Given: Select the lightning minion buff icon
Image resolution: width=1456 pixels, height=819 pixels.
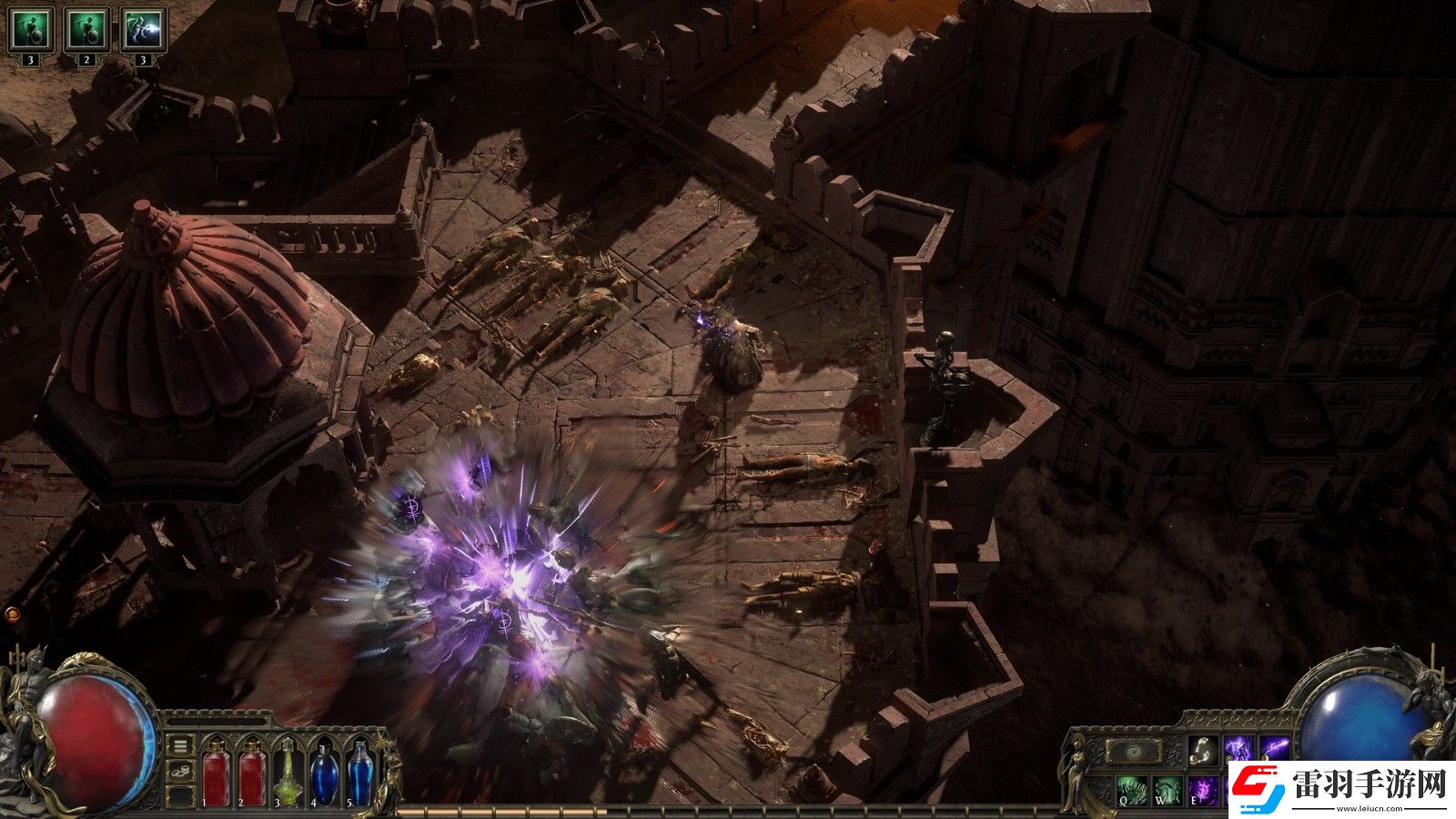Looking at the screenshot, I should click(x=143, y=30).
